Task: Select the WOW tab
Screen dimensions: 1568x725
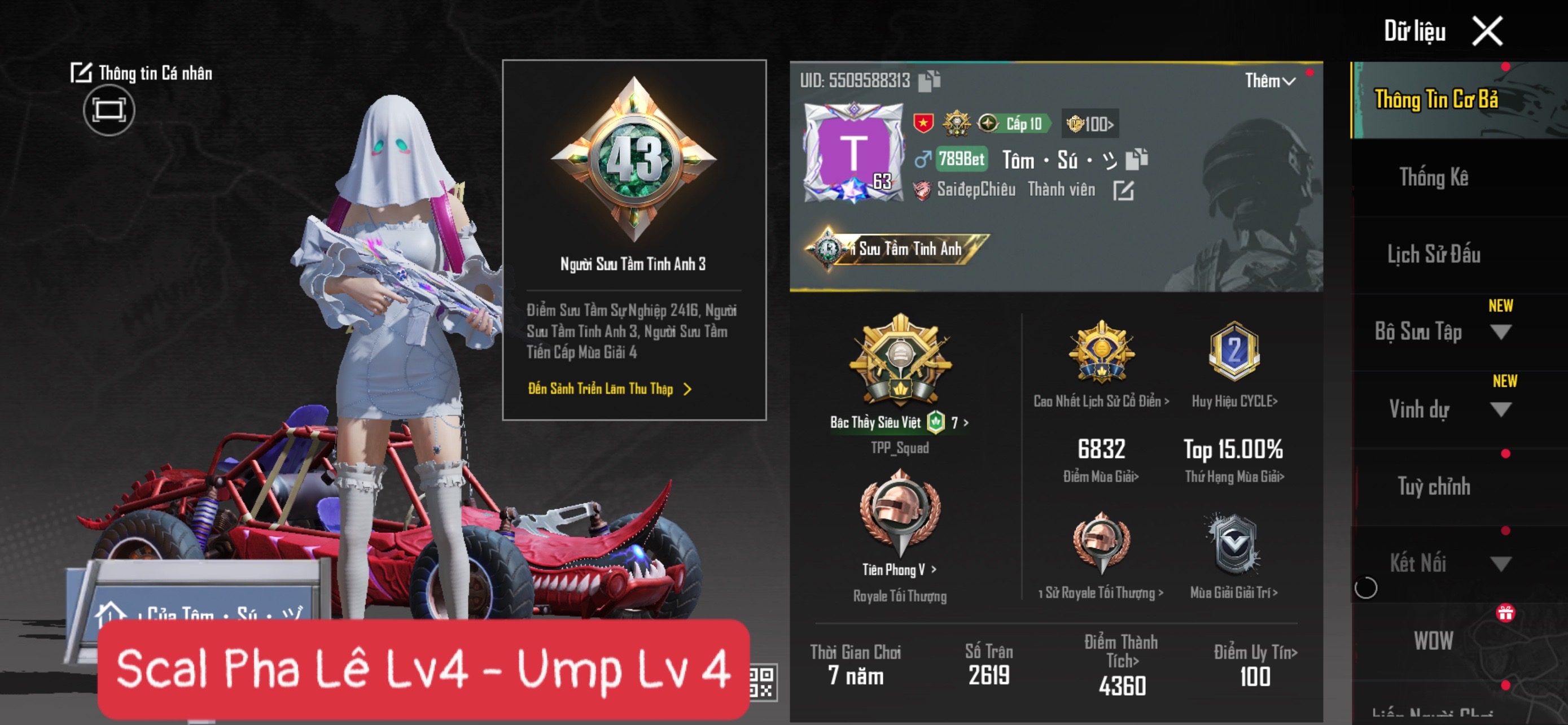Action: (1434, 641)
